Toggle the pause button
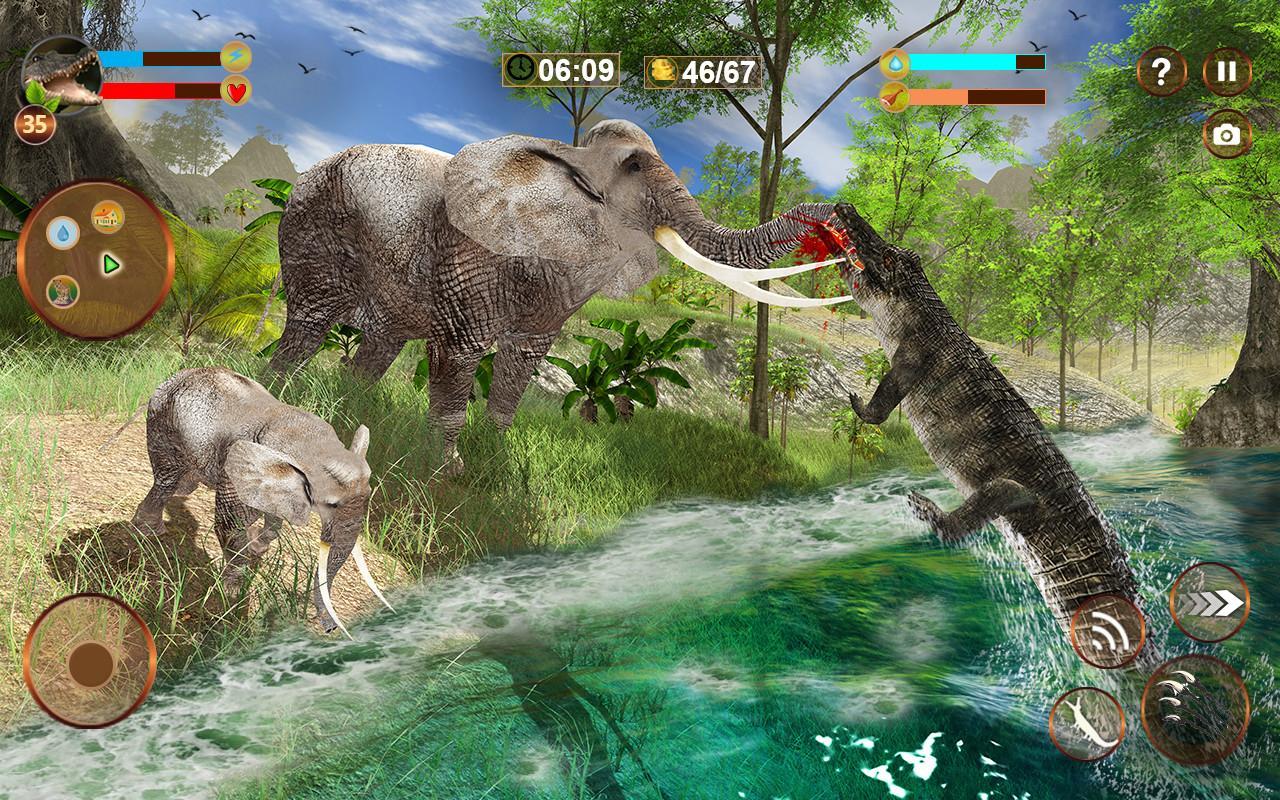The height and width of the screenshot is (800, 1280). pos(1227,70)
